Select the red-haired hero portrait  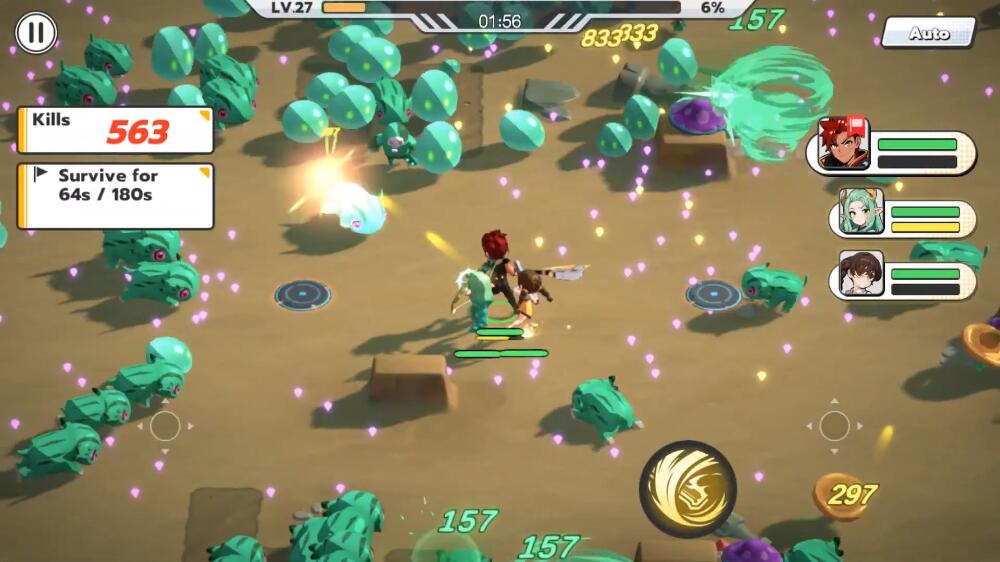pos(844,145)
